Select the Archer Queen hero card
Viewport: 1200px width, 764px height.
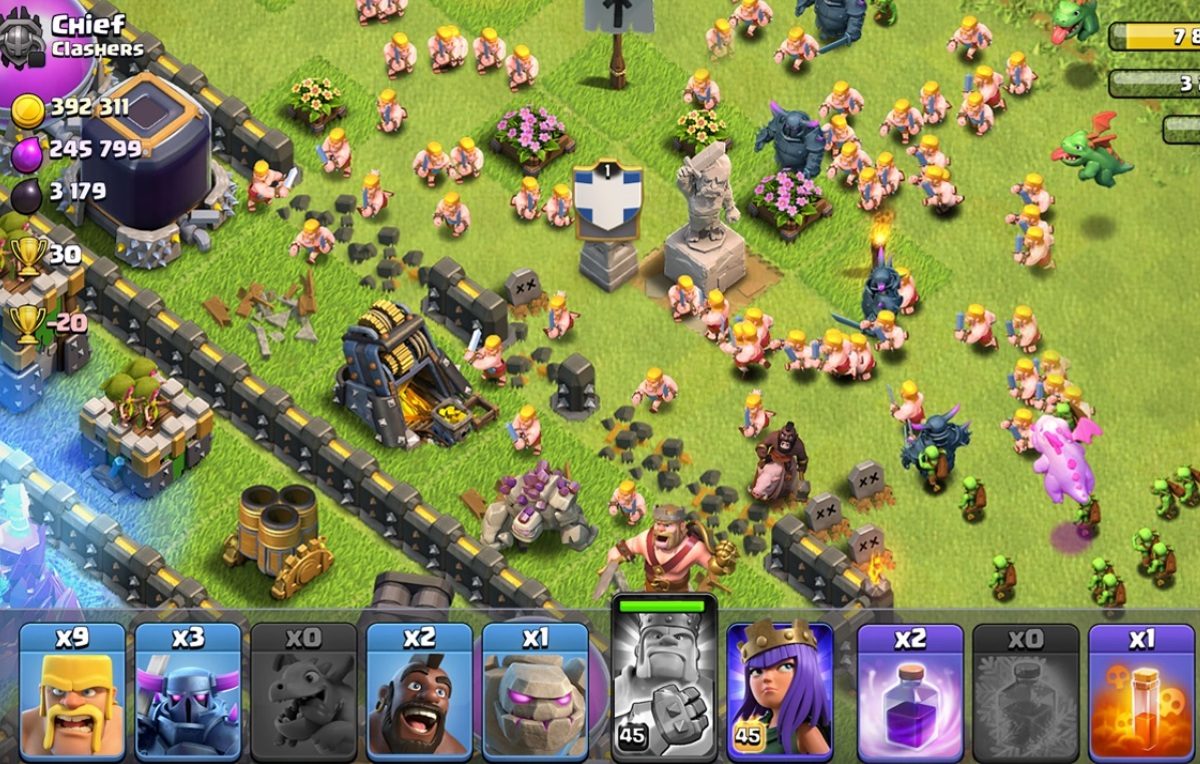(x=779, y=691)
